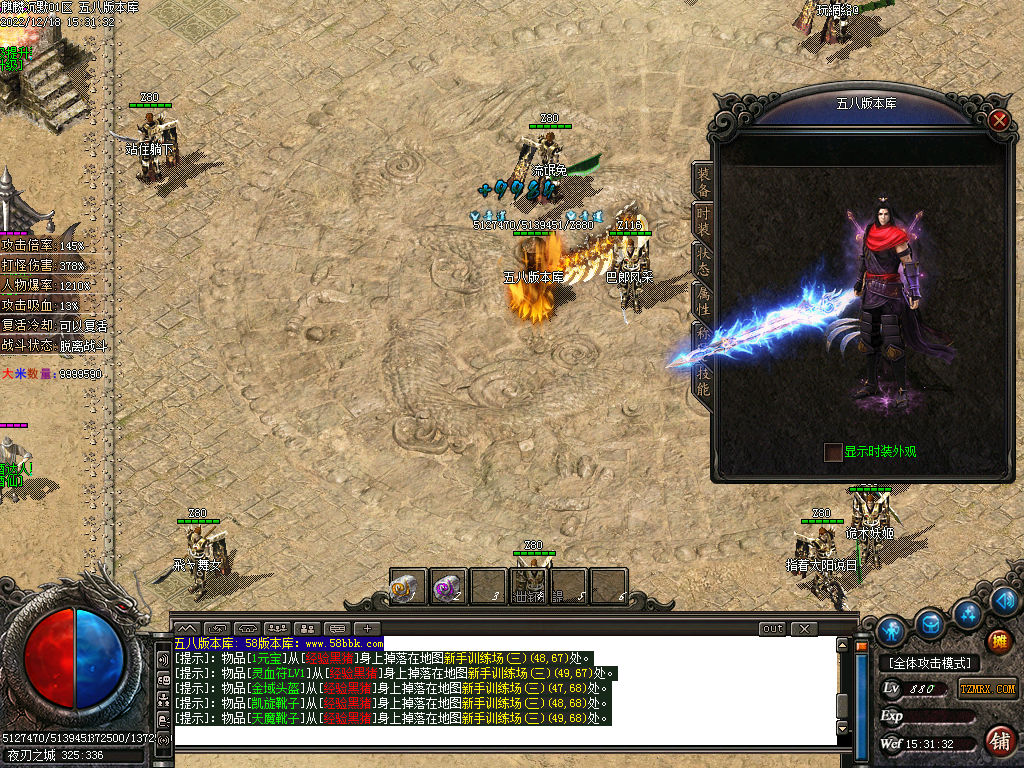
Task: Change the 全体攻击模式 attack mode
Action: [930, 663]
